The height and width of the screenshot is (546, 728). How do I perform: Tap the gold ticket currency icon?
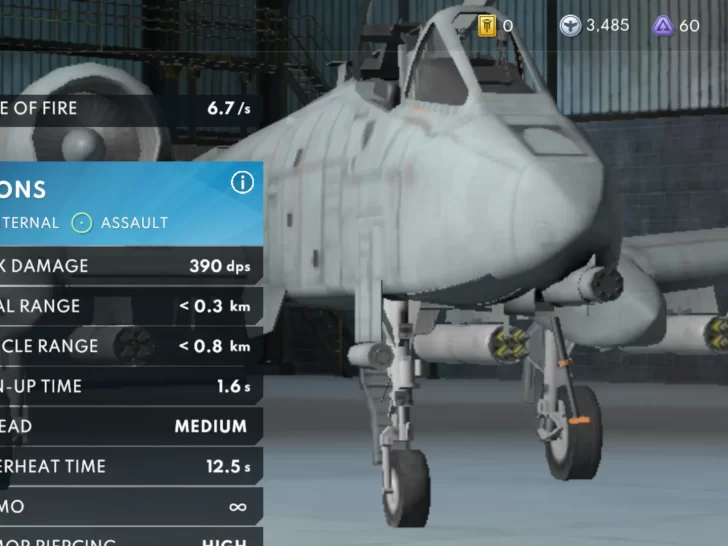[x=487, y=25]
